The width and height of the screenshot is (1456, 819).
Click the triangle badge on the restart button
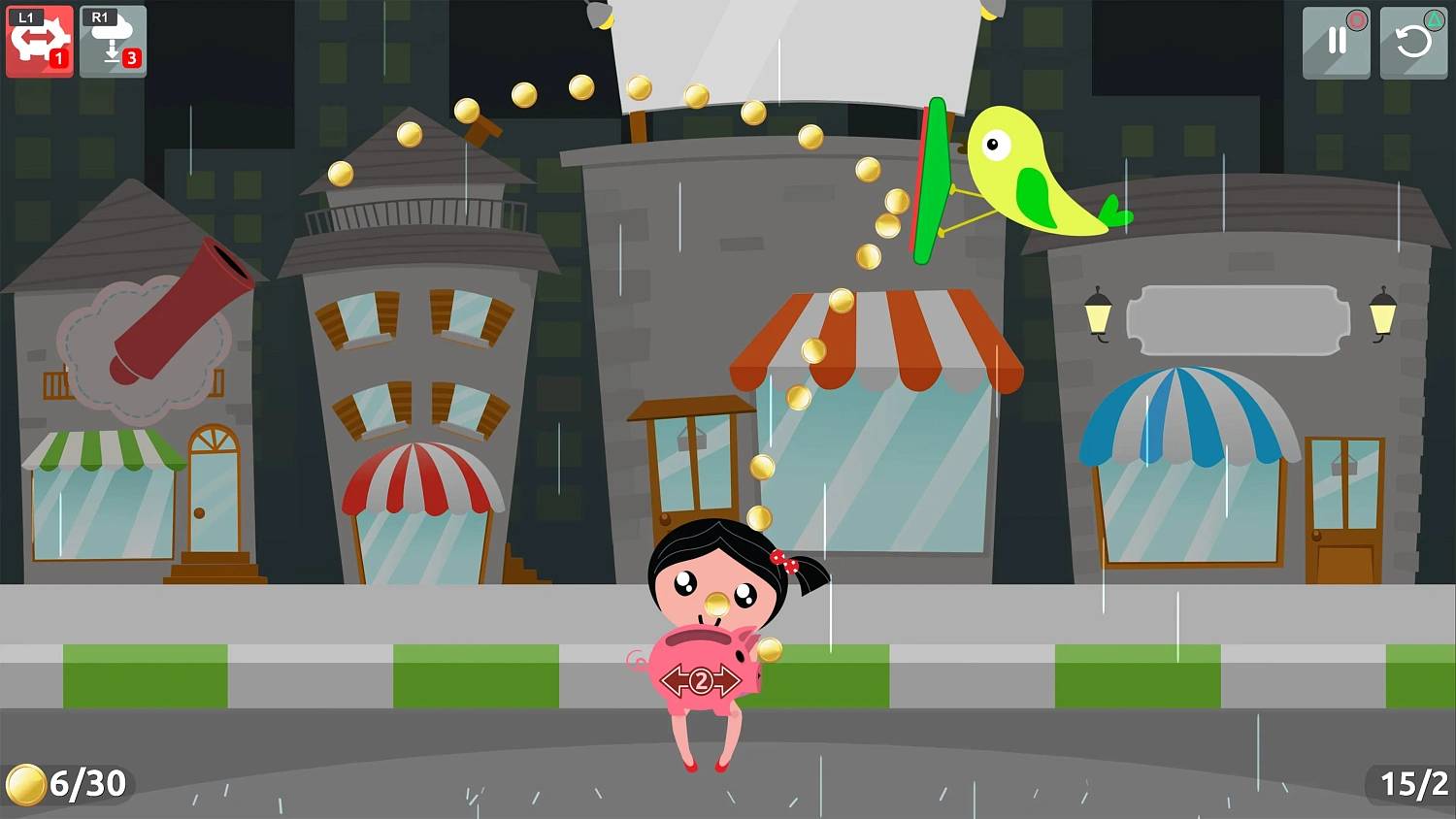pos(1434,20)
